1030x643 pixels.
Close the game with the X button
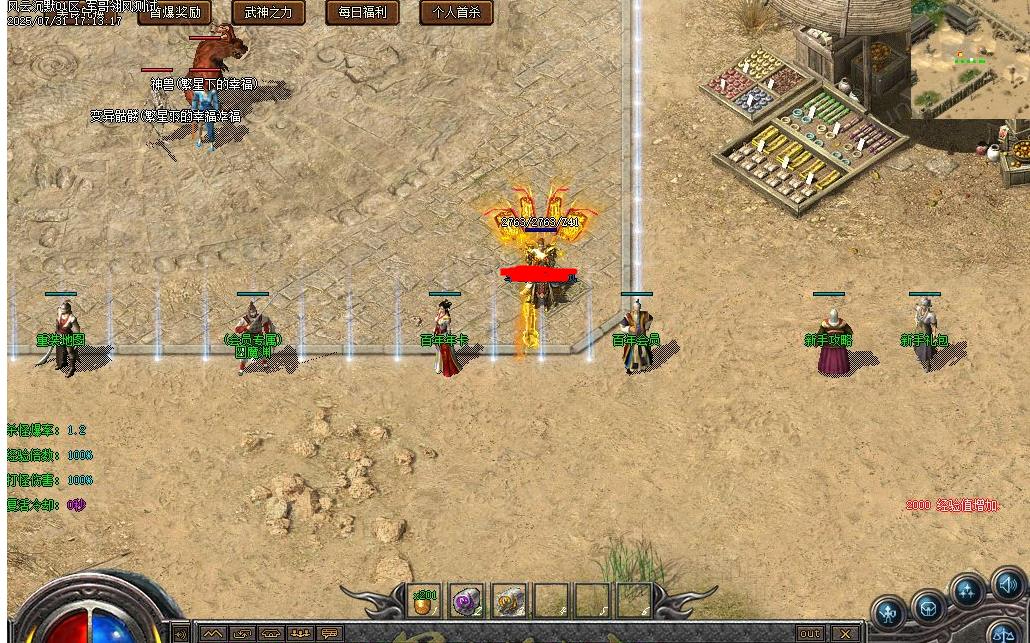point(846,634)
